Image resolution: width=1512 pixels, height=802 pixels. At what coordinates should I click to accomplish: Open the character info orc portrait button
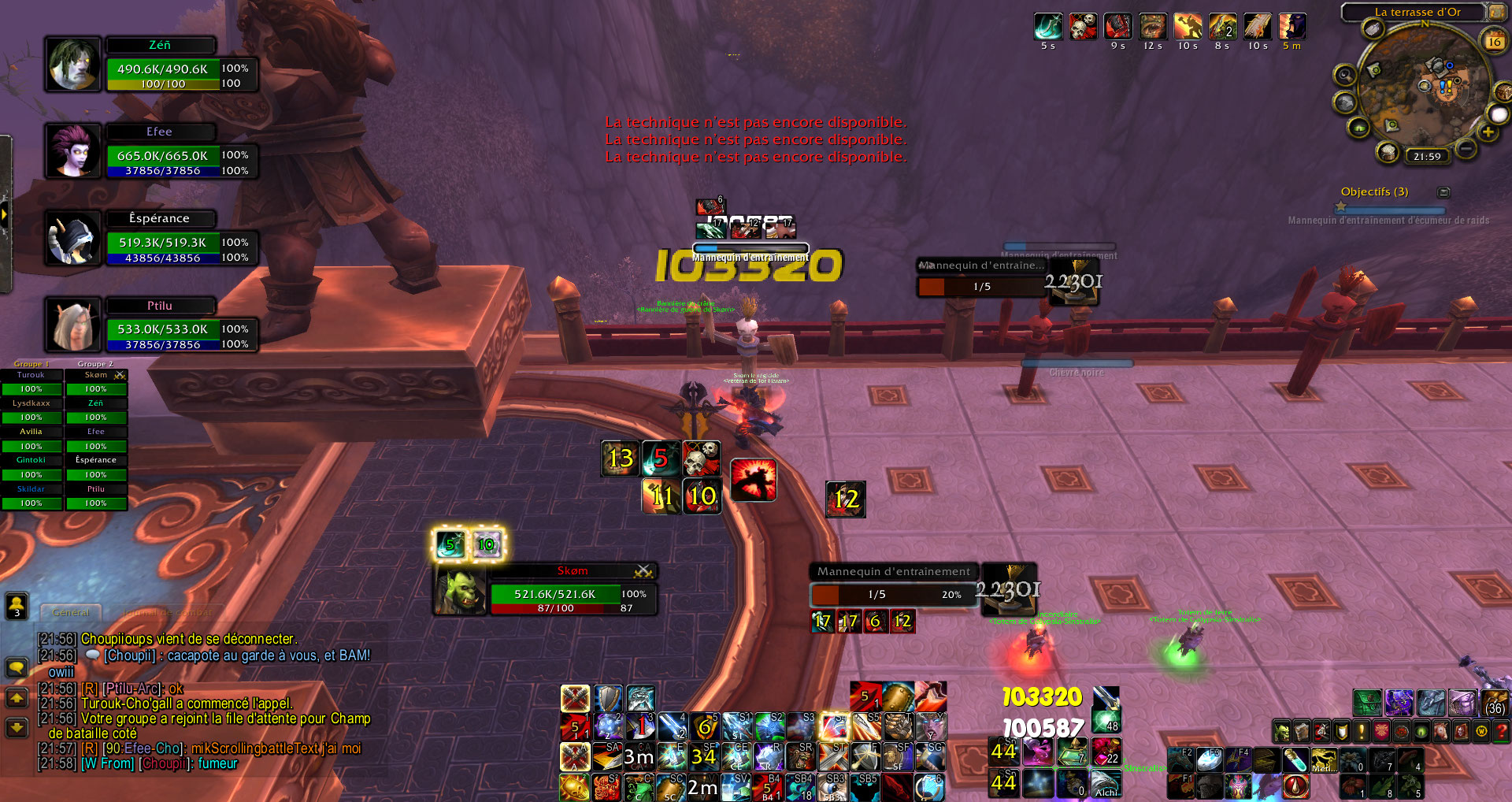coord(1282,732)
